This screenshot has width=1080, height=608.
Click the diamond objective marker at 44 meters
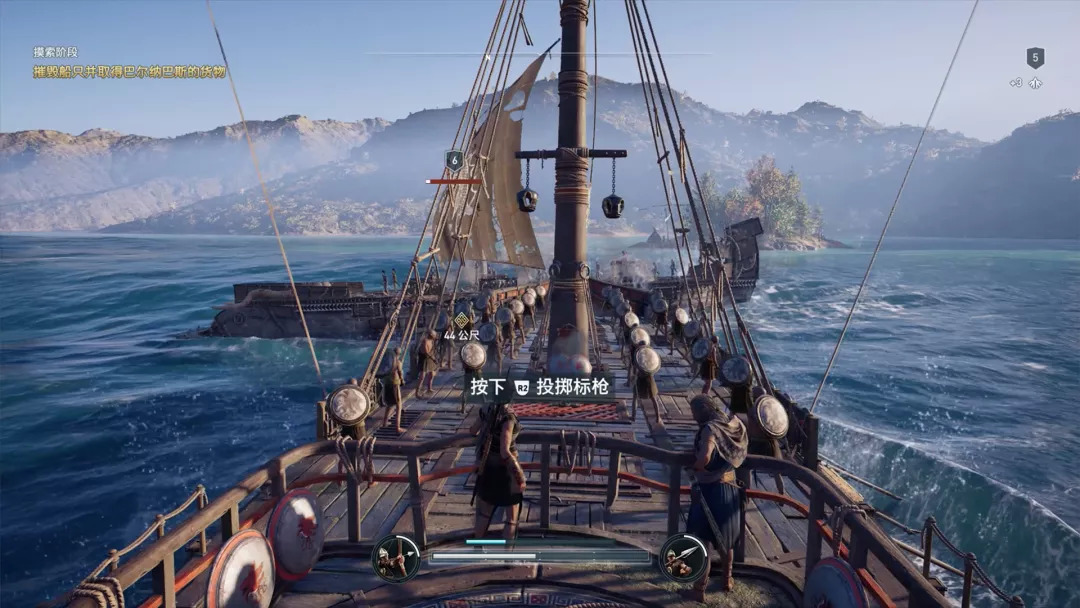pos(461,321)
